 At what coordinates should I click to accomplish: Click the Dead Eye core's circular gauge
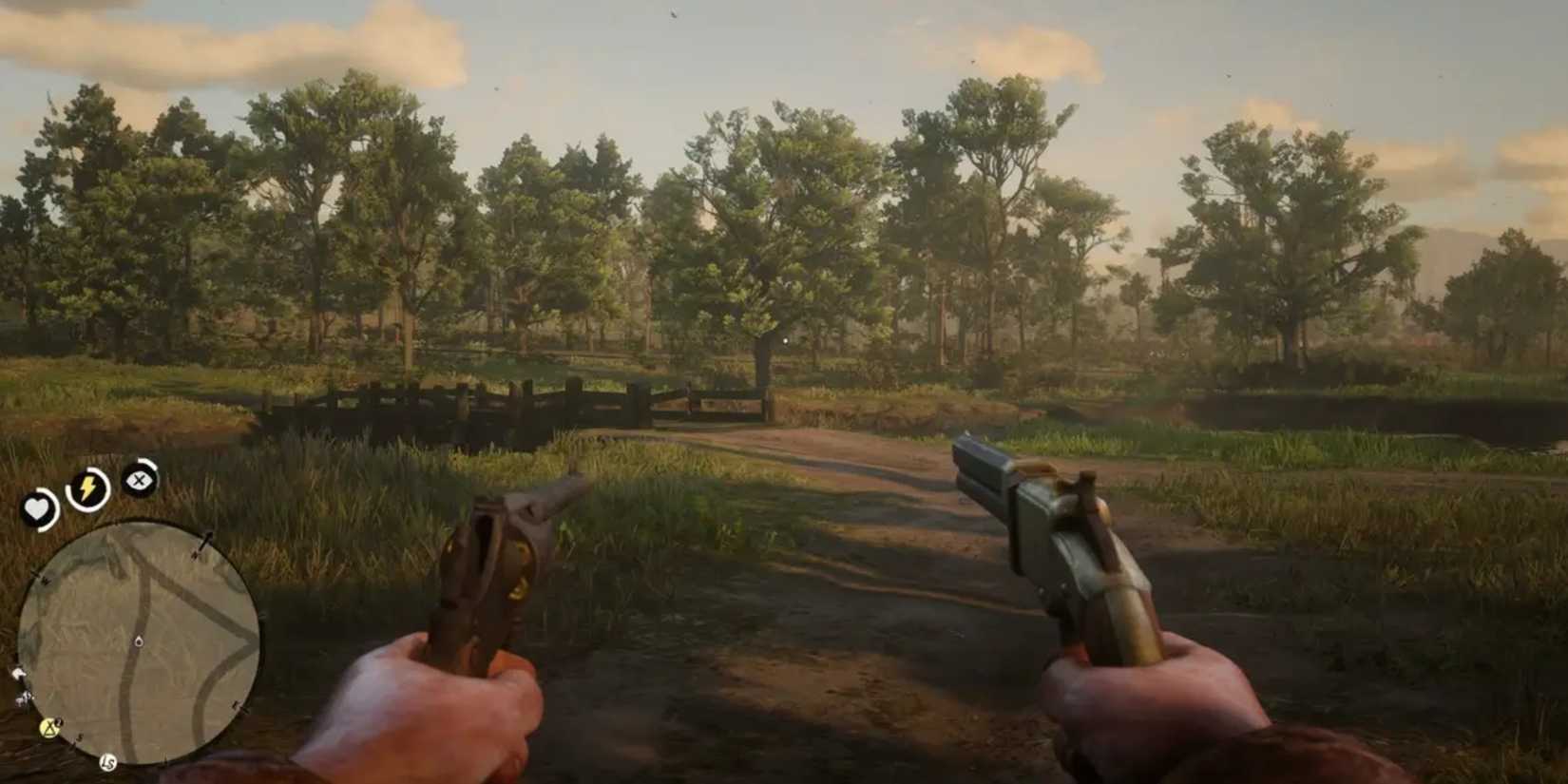[x=153, y=466]
